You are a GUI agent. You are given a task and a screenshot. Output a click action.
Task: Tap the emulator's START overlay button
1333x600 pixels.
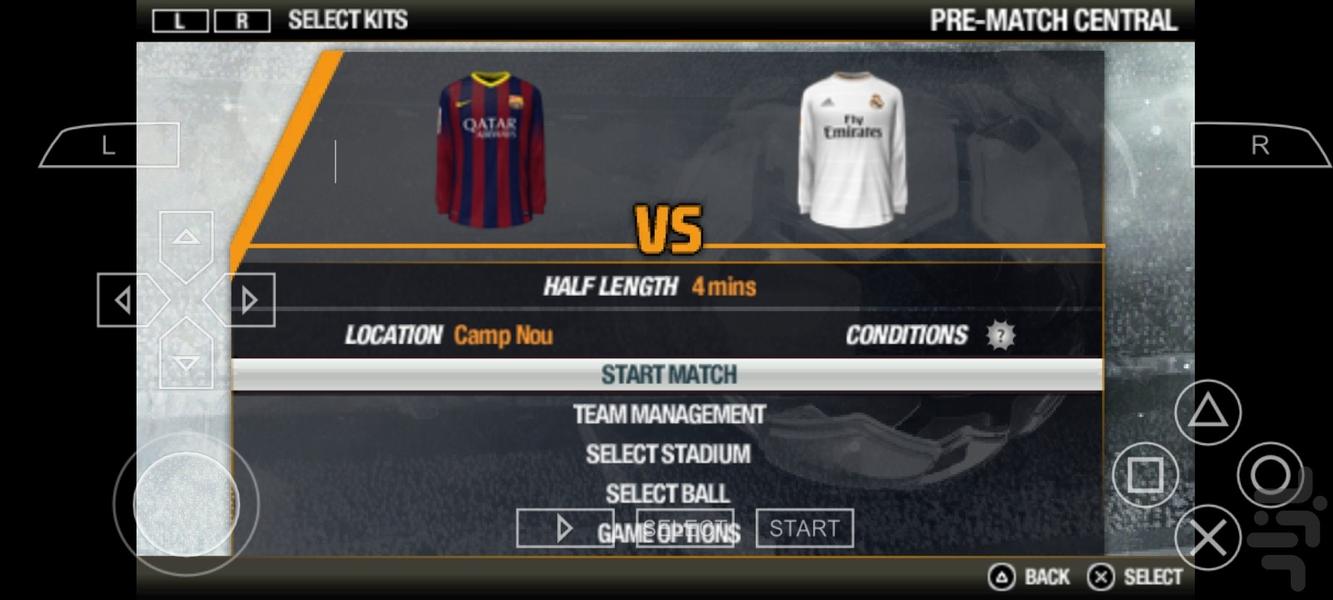click(804, 528)
